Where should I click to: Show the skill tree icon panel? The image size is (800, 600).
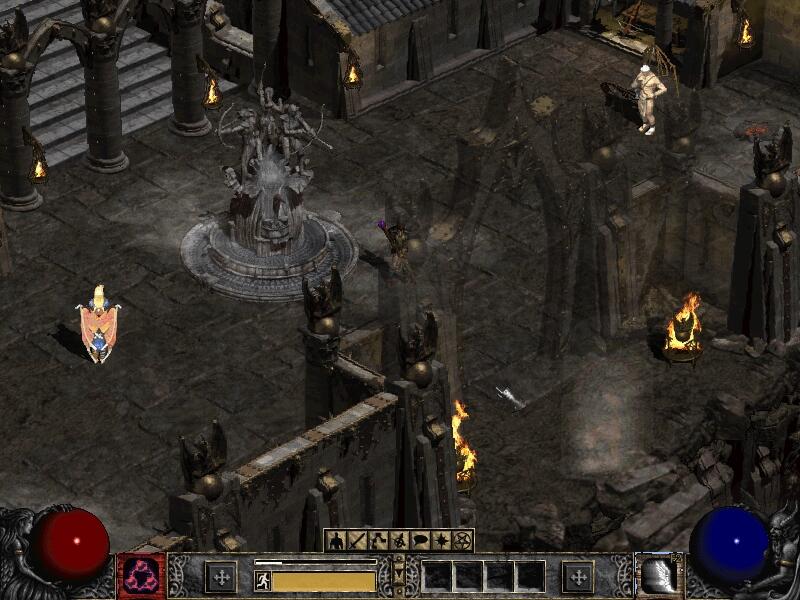click(x=378, y=541)
